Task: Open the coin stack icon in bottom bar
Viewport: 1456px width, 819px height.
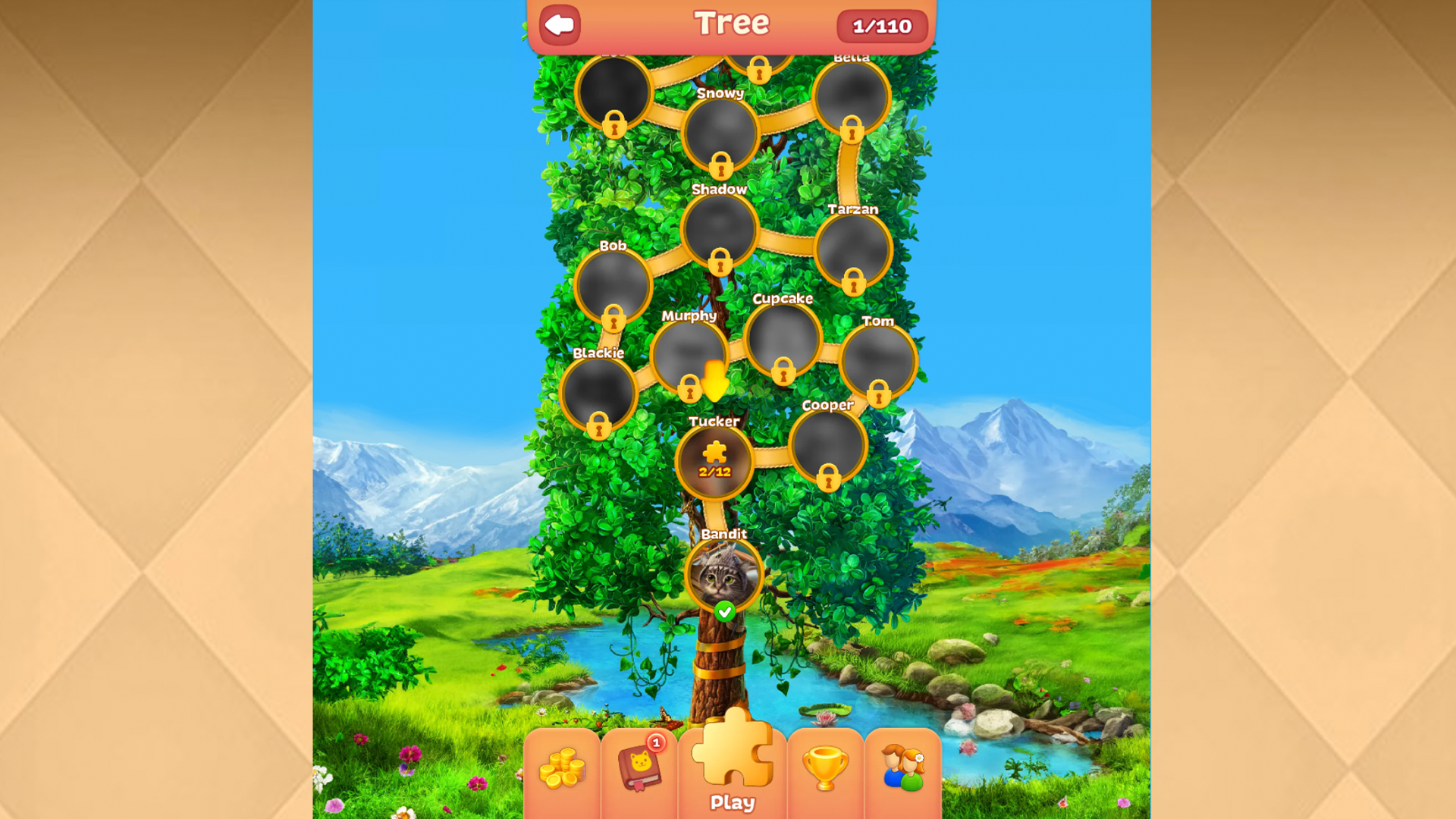Action: click(x=563, y=767)
